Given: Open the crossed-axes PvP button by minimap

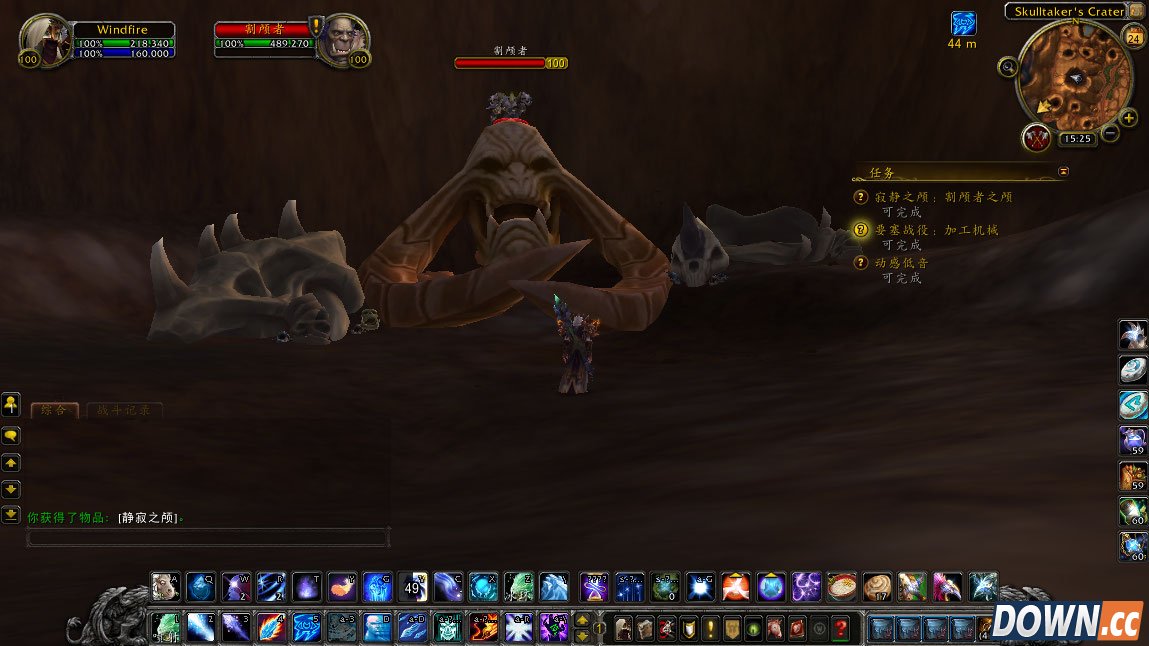Looking at the screenshot, I should (1037, 137).
